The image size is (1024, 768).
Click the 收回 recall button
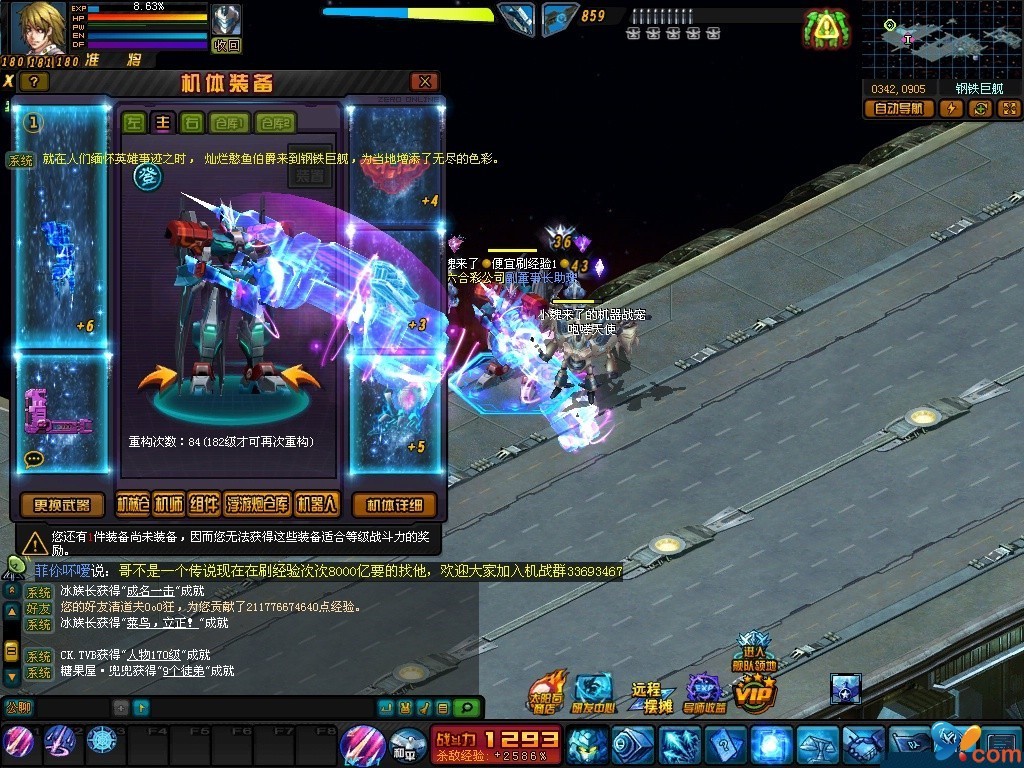tap(227, 45)
